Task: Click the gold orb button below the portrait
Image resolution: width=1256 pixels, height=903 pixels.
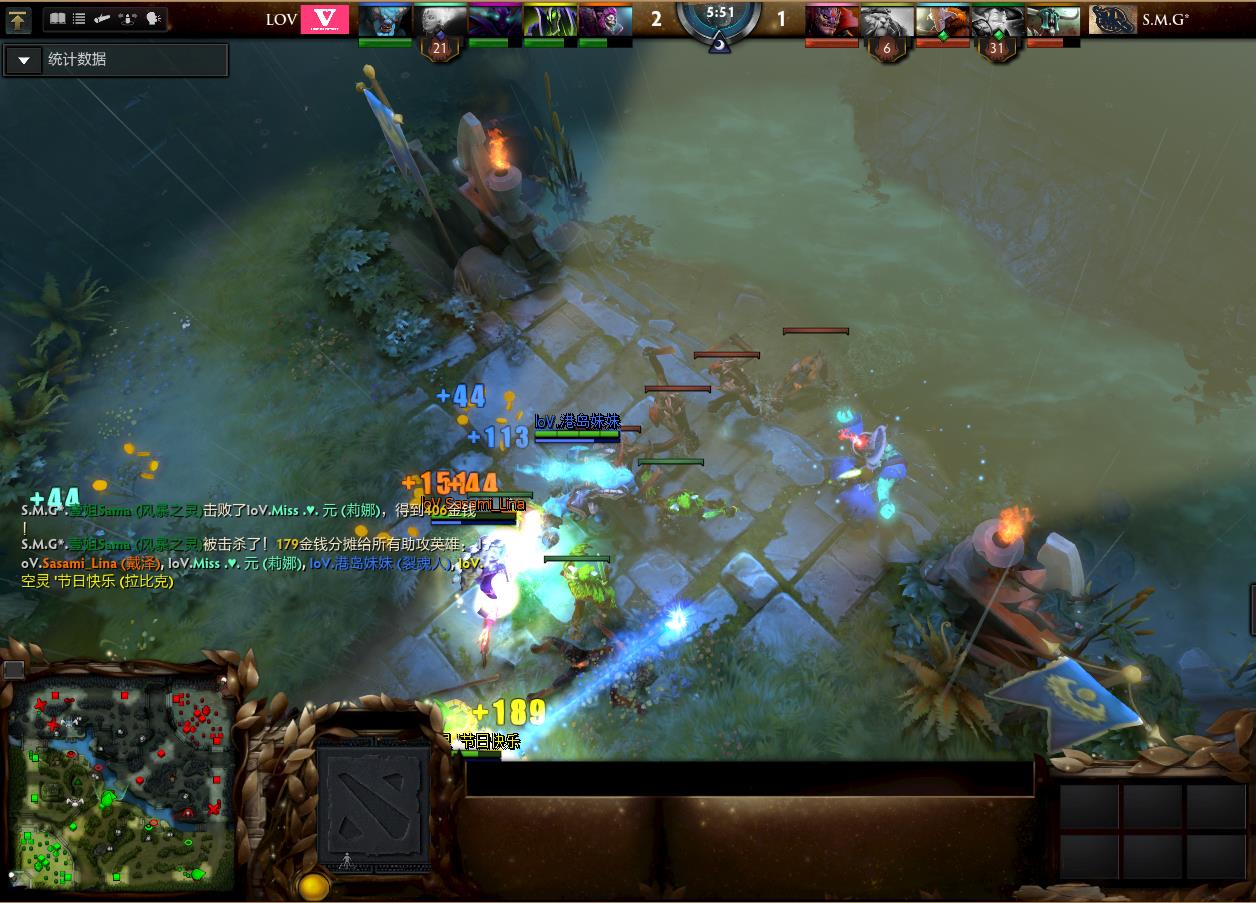Action: click(x=313, y=886)
